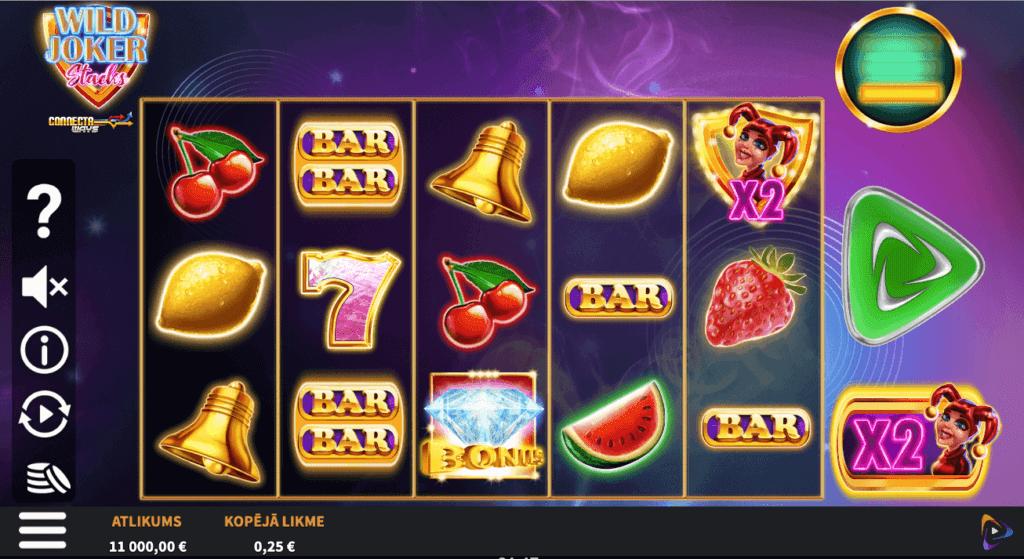Viewport: 1024px width, 559px height.
Task: Open the coin stack bet settings
Action: click(44, 476)
